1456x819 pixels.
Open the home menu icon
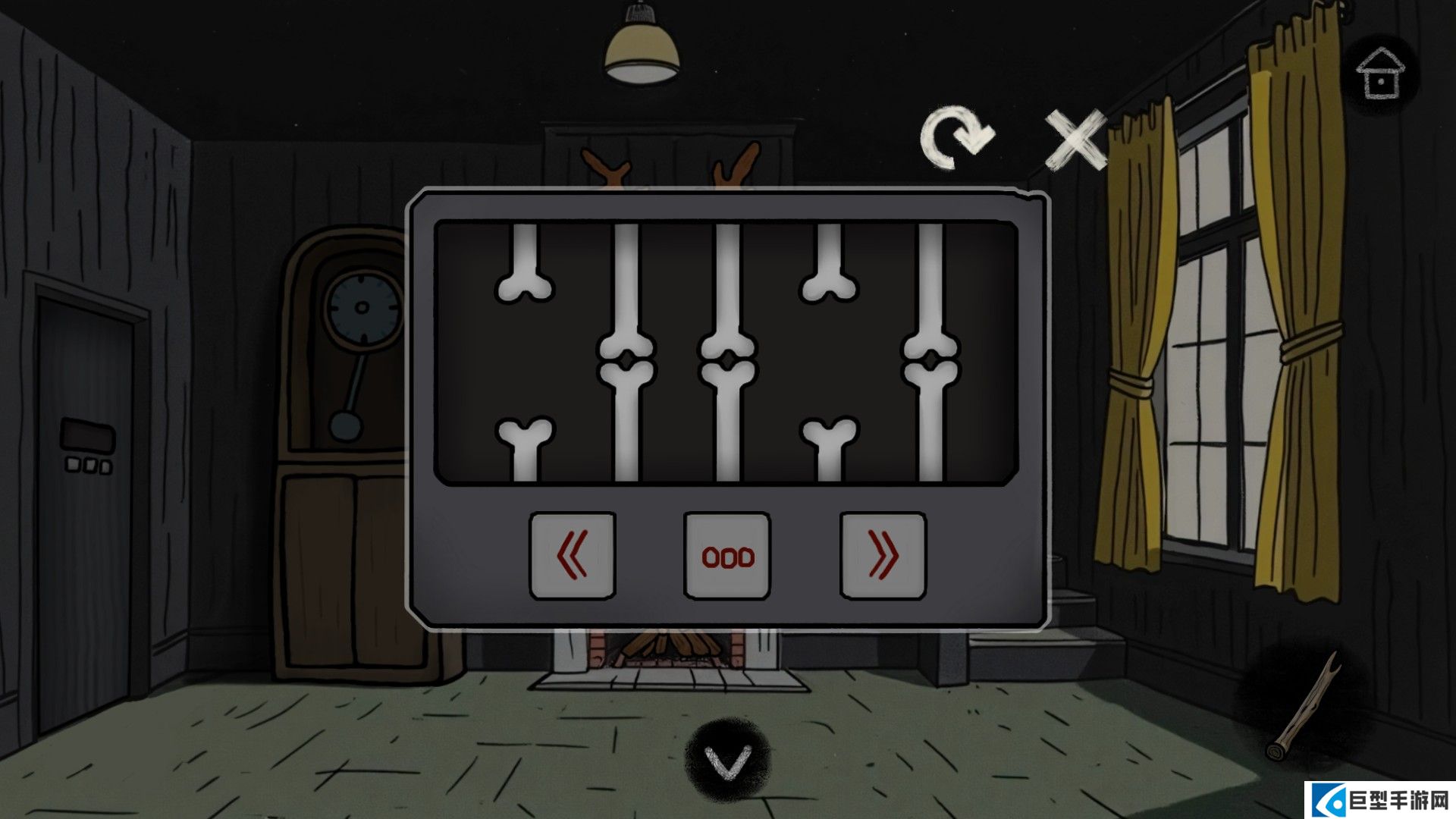(x=1379, y=74)
